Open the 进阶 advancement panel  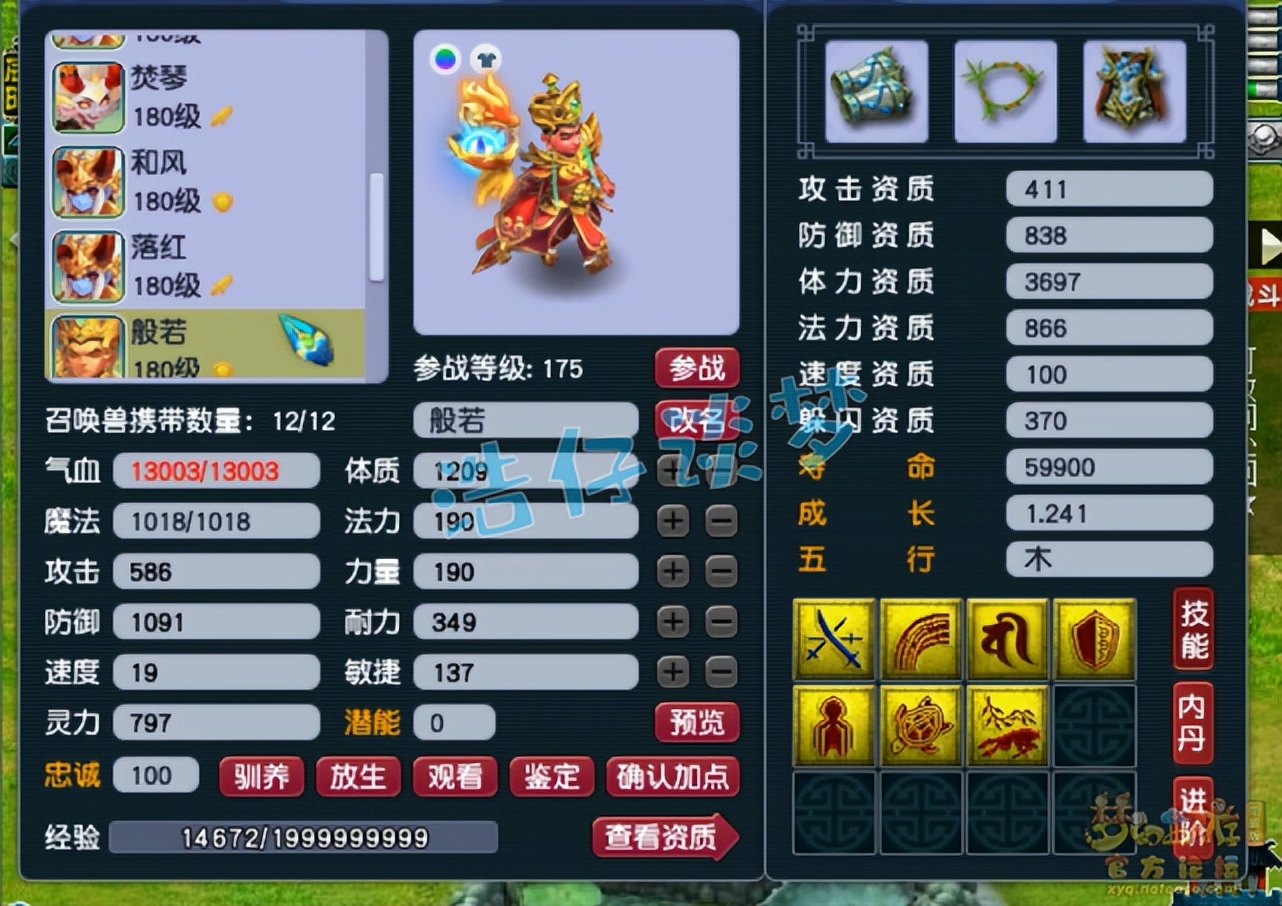(x=1191, y=812)
